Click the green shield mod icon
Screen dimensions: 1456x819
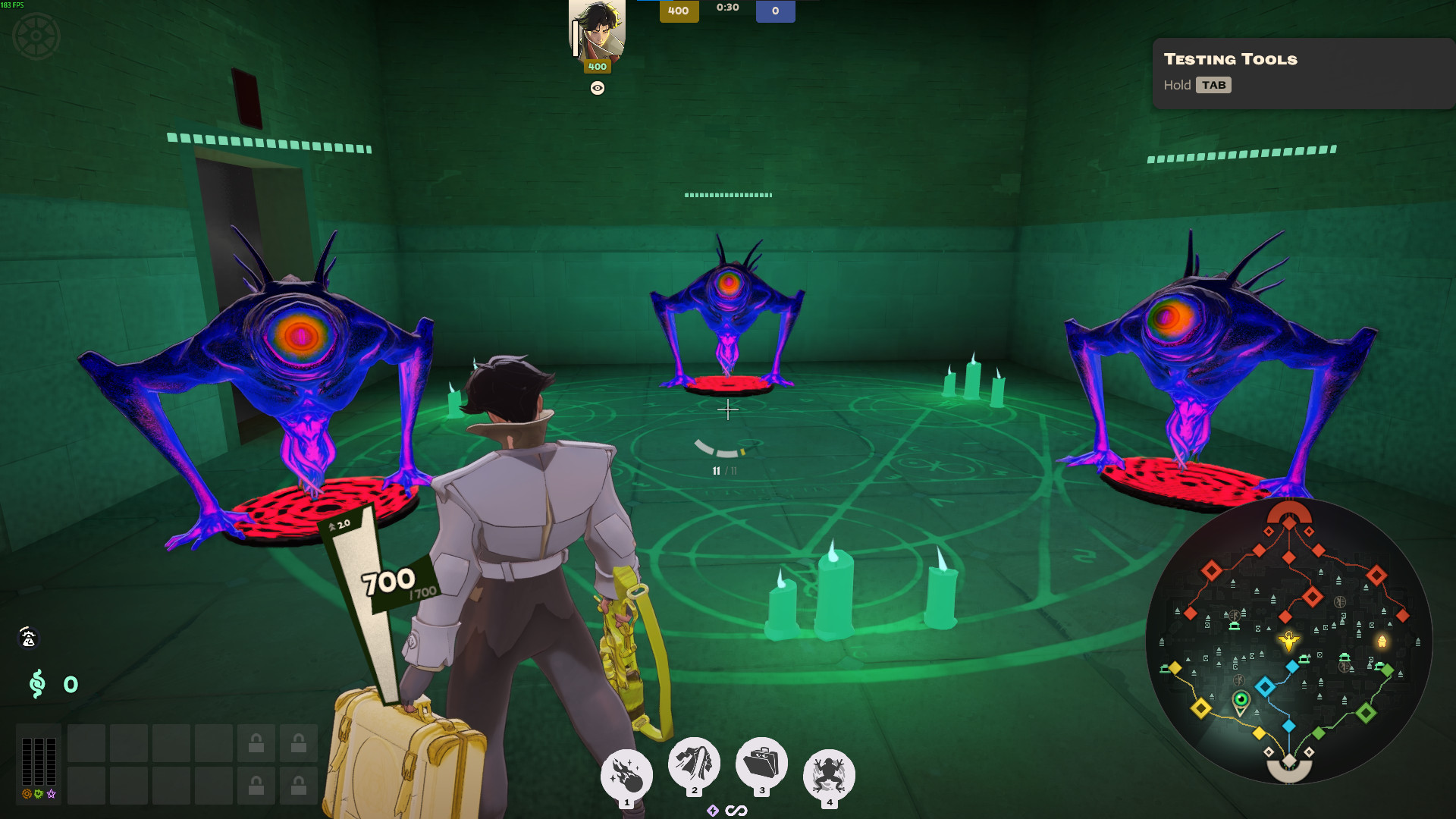pyautogui.click(x=38, y=793)
